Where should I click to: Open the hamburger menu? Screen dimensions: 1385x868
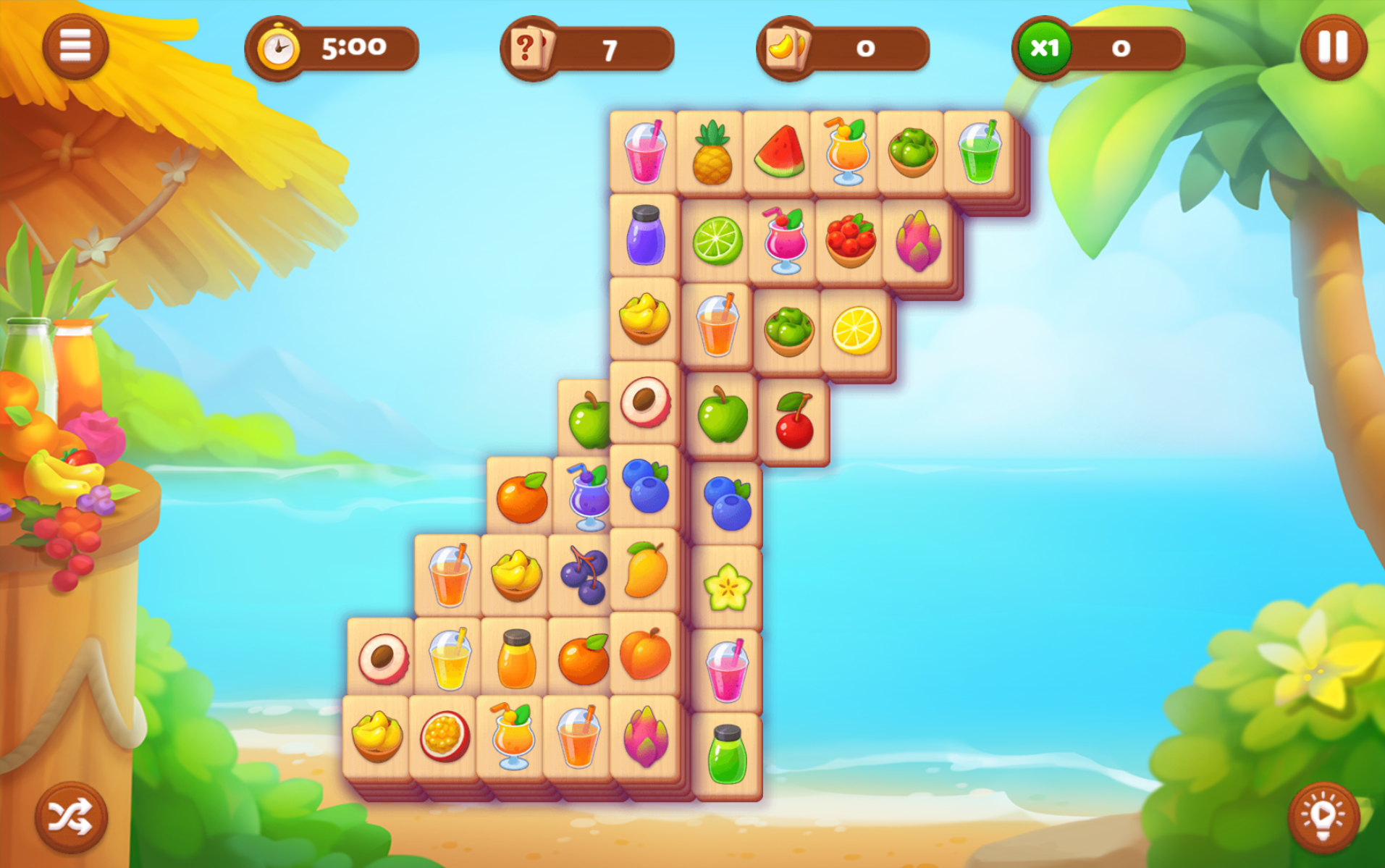[x=75, y=47]
